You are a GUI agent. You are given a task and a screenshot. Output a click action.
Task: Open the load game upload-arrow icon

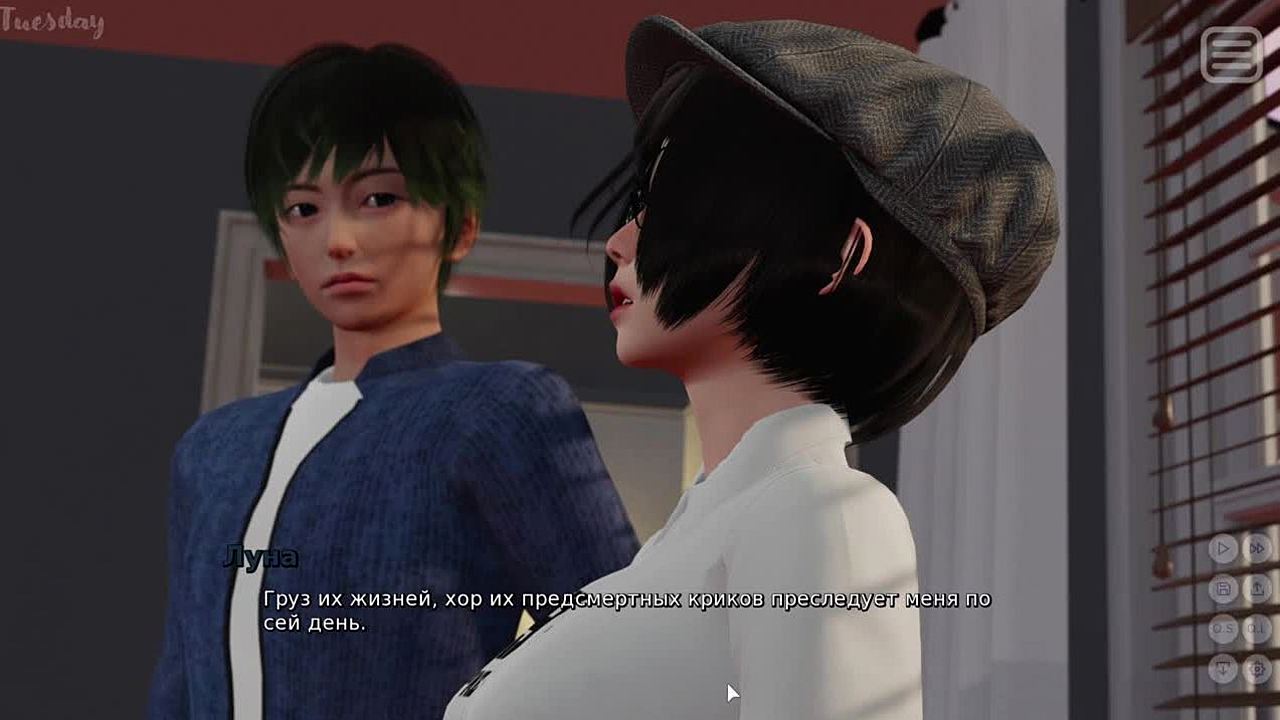pyautogui.click(x=1257, y=589)
